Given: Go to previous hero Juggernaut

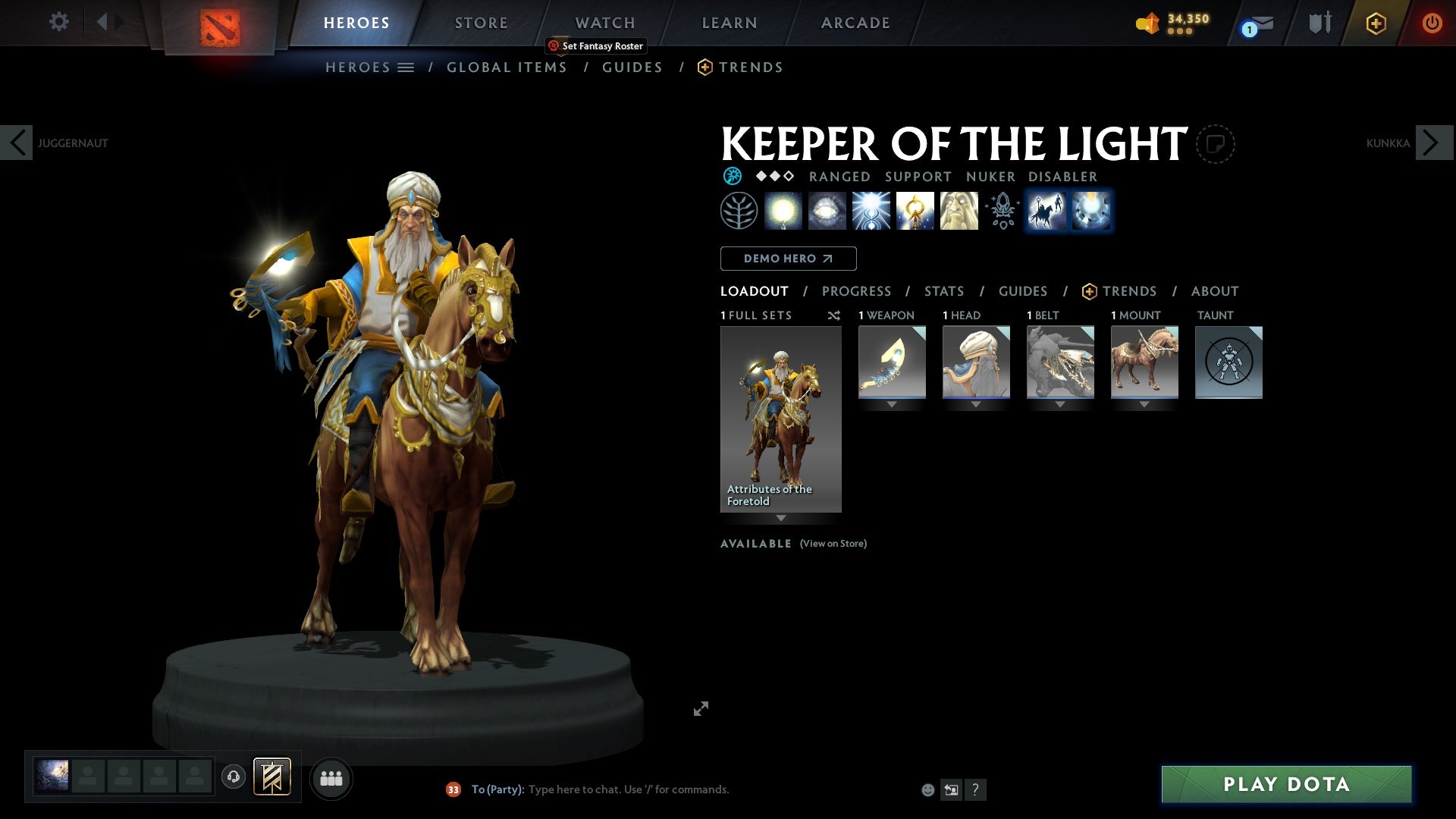Looking at the screenshot, I should click(x=17, y=143).
